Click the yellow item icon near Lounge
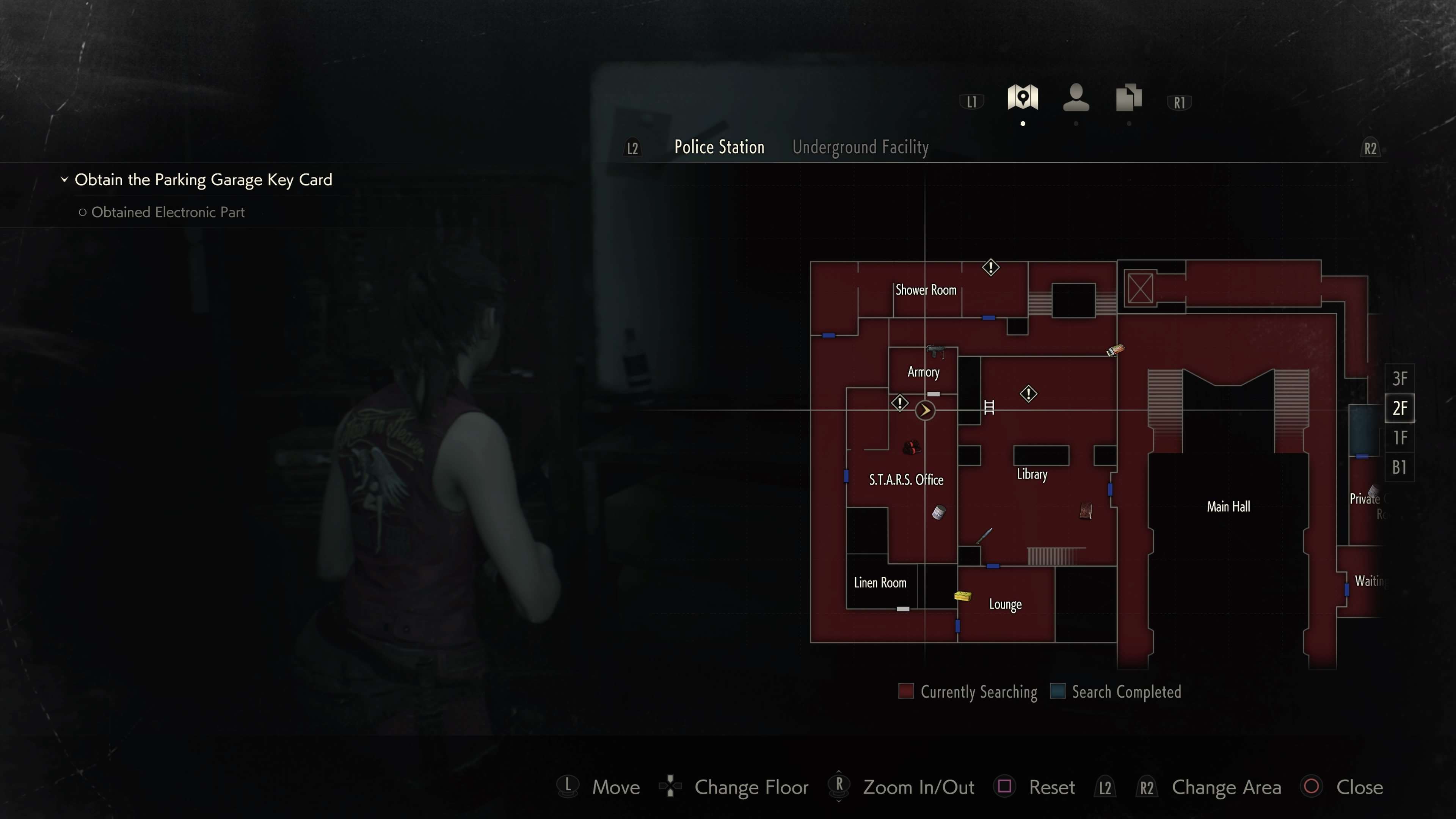 click(963, 596)
